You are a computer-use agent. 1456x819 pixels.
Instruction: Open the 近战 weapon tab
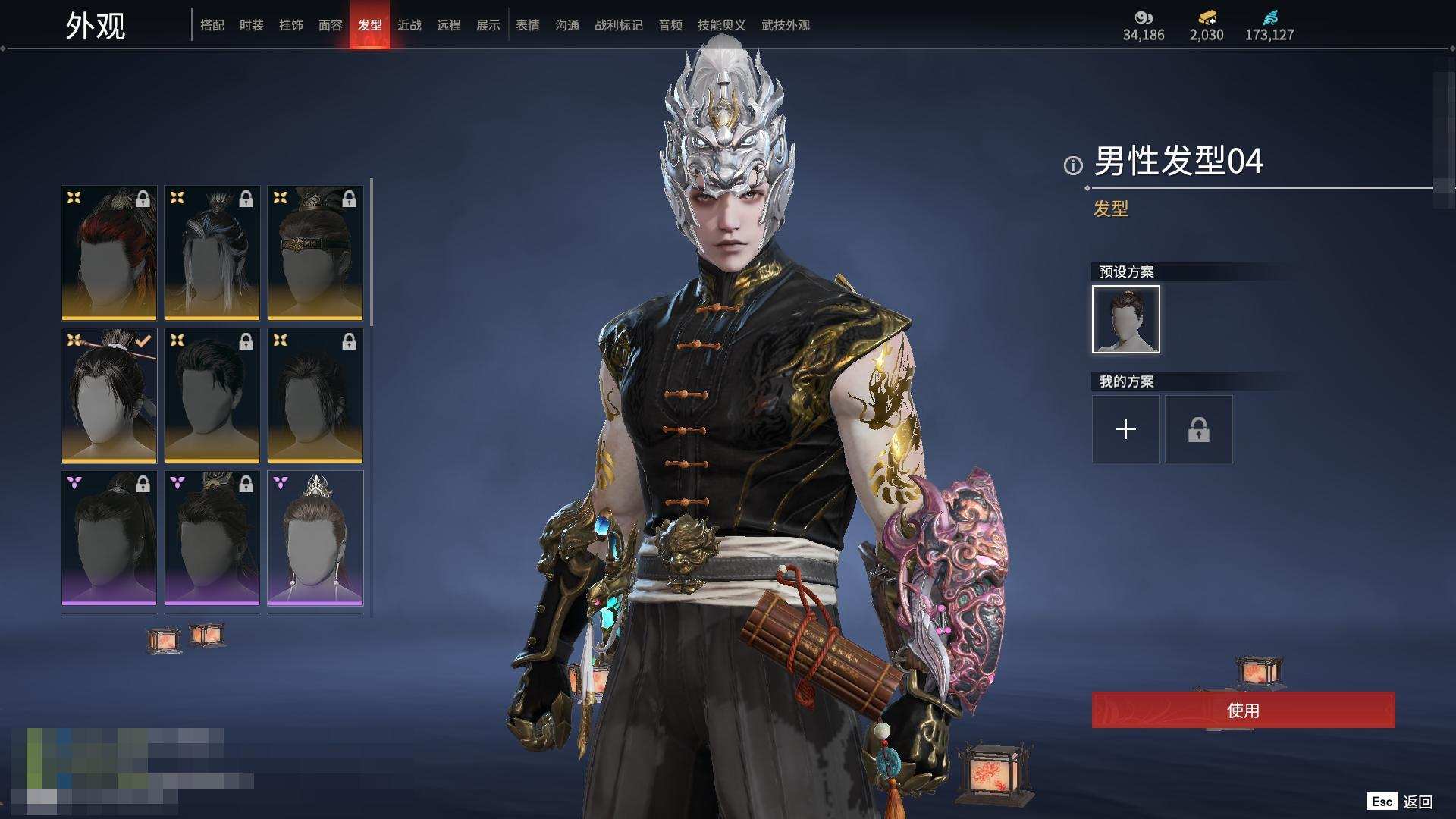[409, 25]
